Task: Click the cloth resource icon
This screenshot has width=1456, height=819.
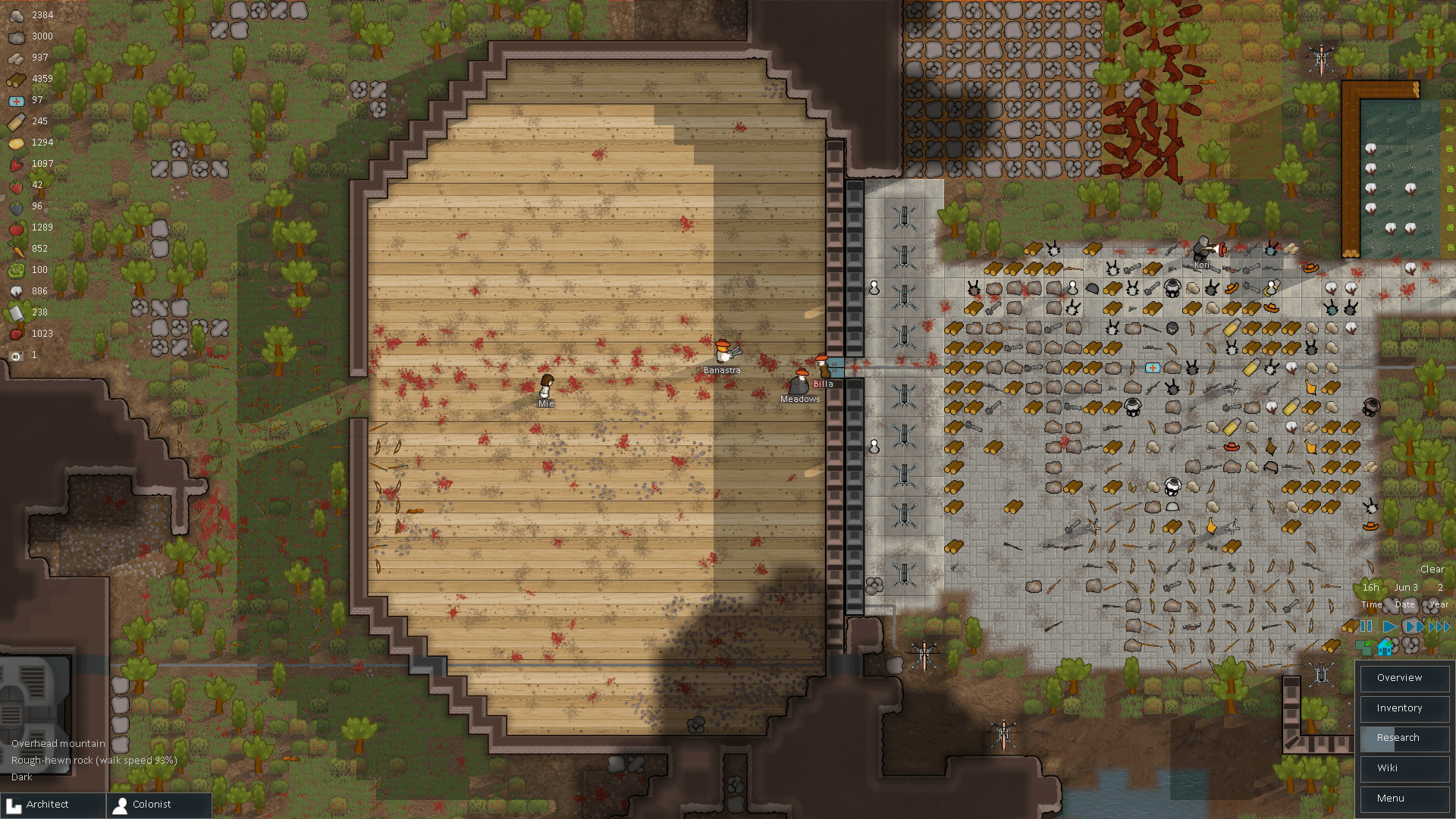Action: (15, 312)
